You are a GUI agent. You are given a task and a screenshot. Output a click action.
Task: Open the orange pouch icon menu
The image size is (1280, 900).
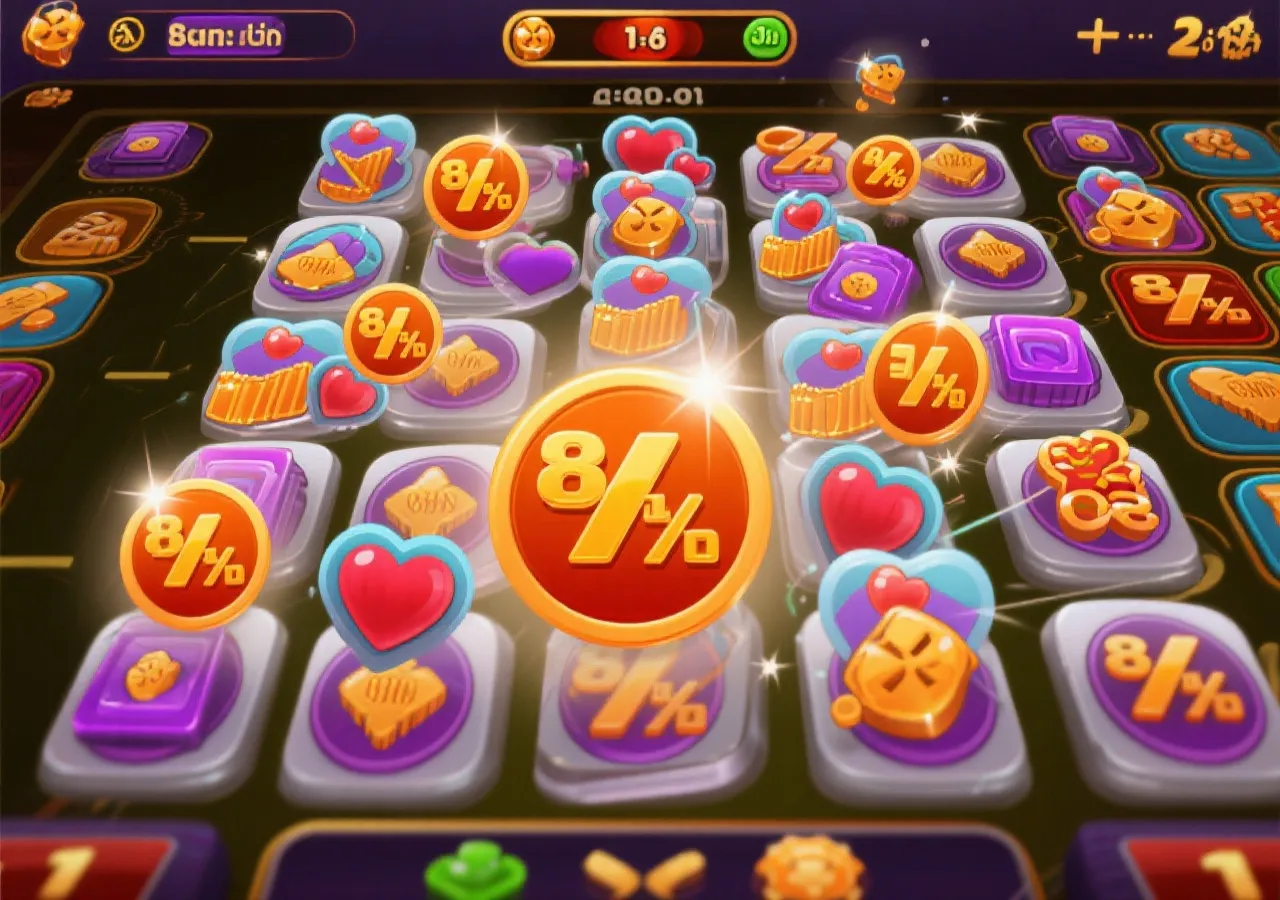click(52, 32)
